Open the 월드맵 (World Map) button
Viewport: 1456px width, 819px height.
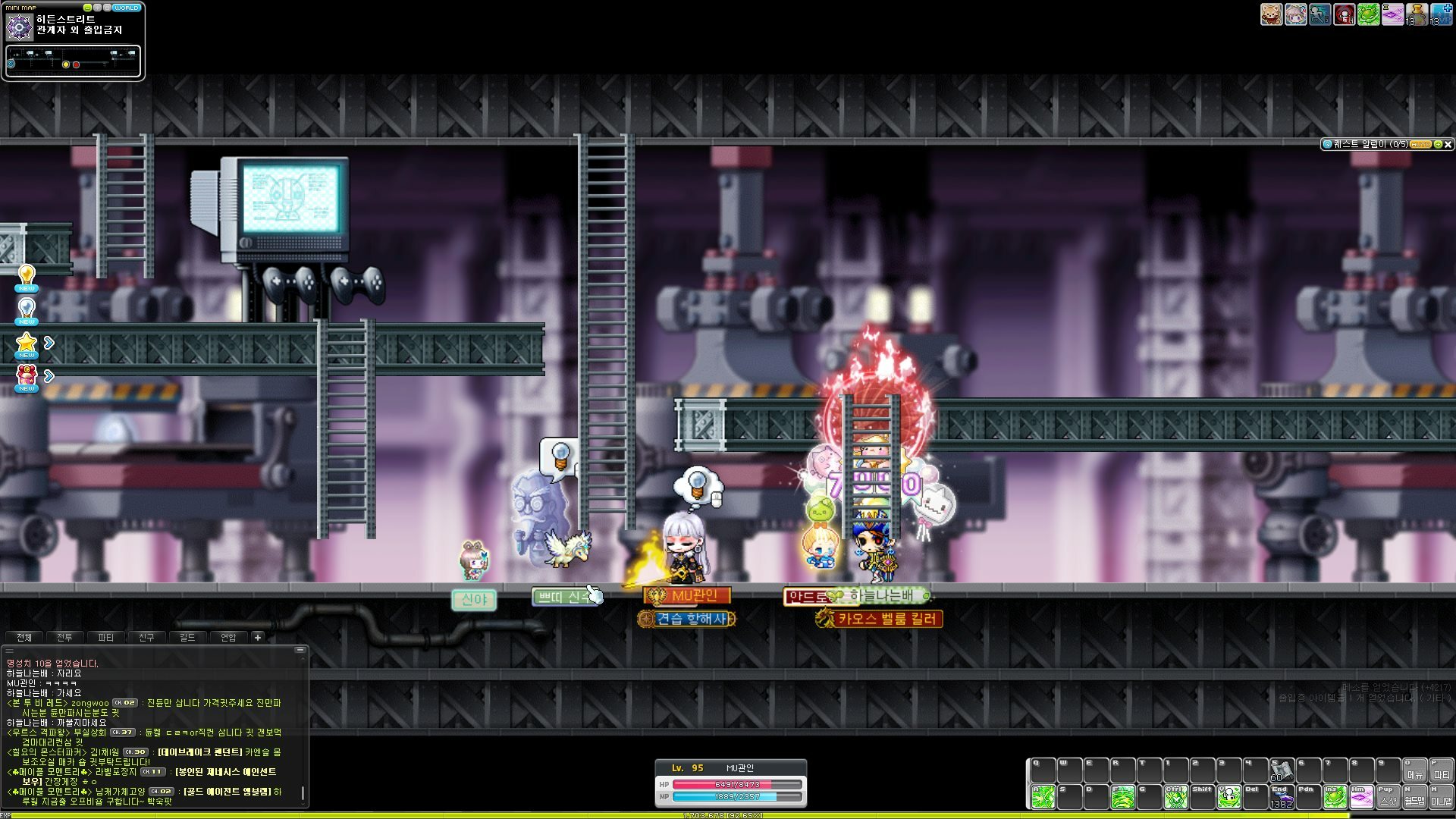click(x=1415, y=797)
